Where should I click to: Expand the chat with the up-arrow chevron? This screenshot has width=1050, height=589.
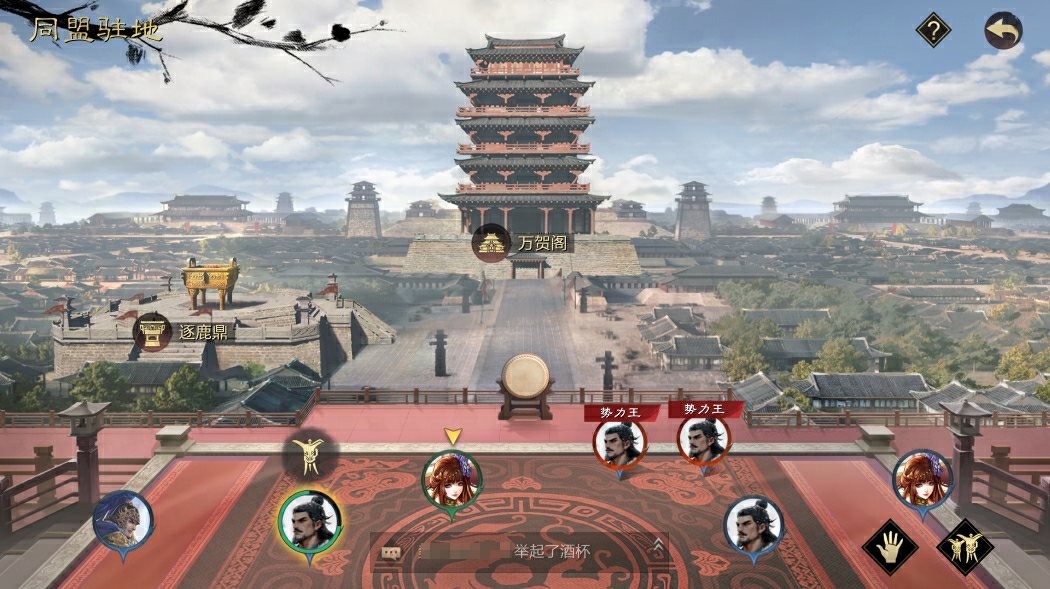pos(658,546)
